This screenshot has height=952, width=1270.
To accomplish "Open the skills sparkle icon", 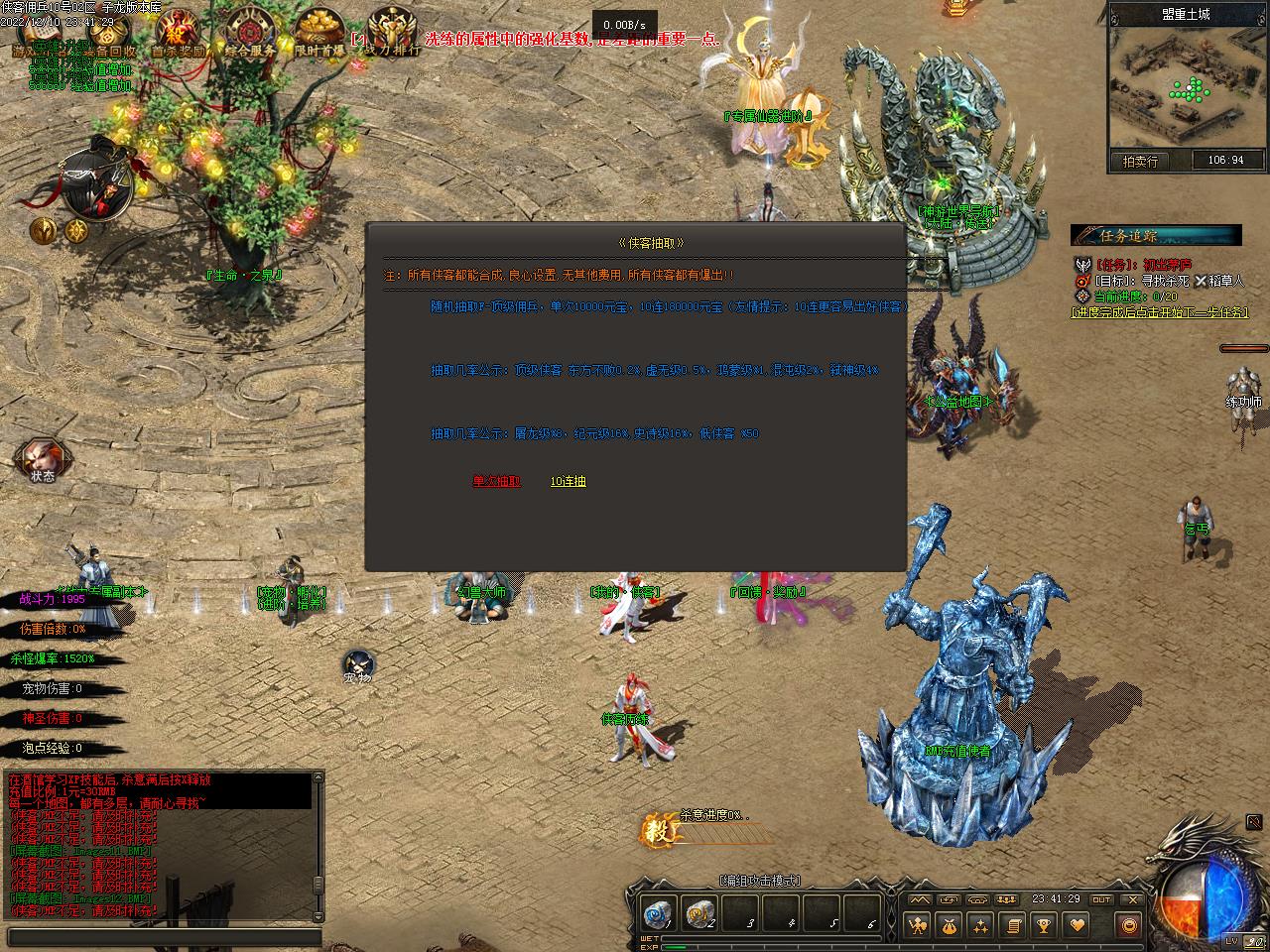I will tap(981, 925).
